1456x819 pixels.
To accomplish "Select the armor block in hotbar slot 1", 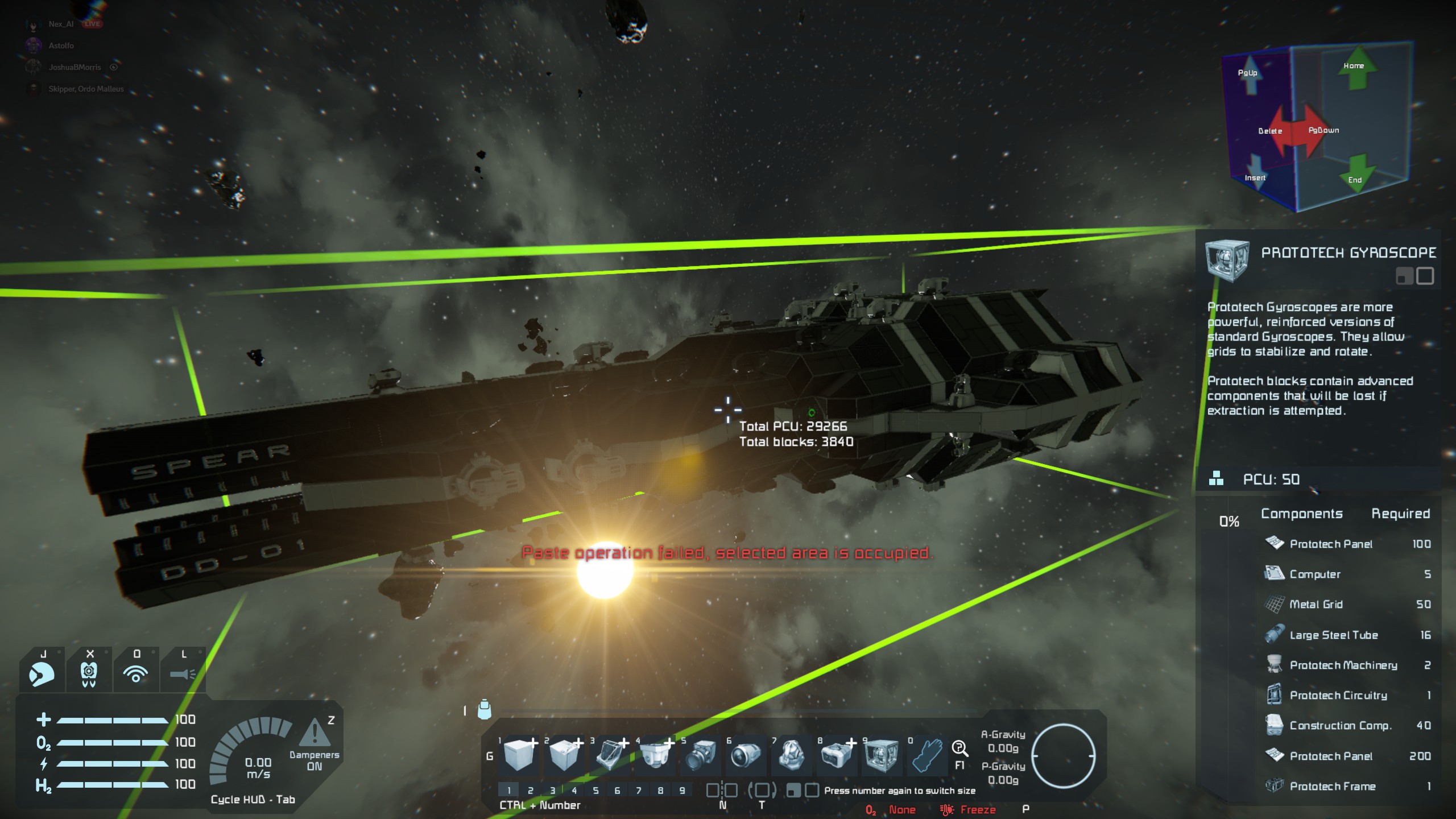I will point(518,755).
